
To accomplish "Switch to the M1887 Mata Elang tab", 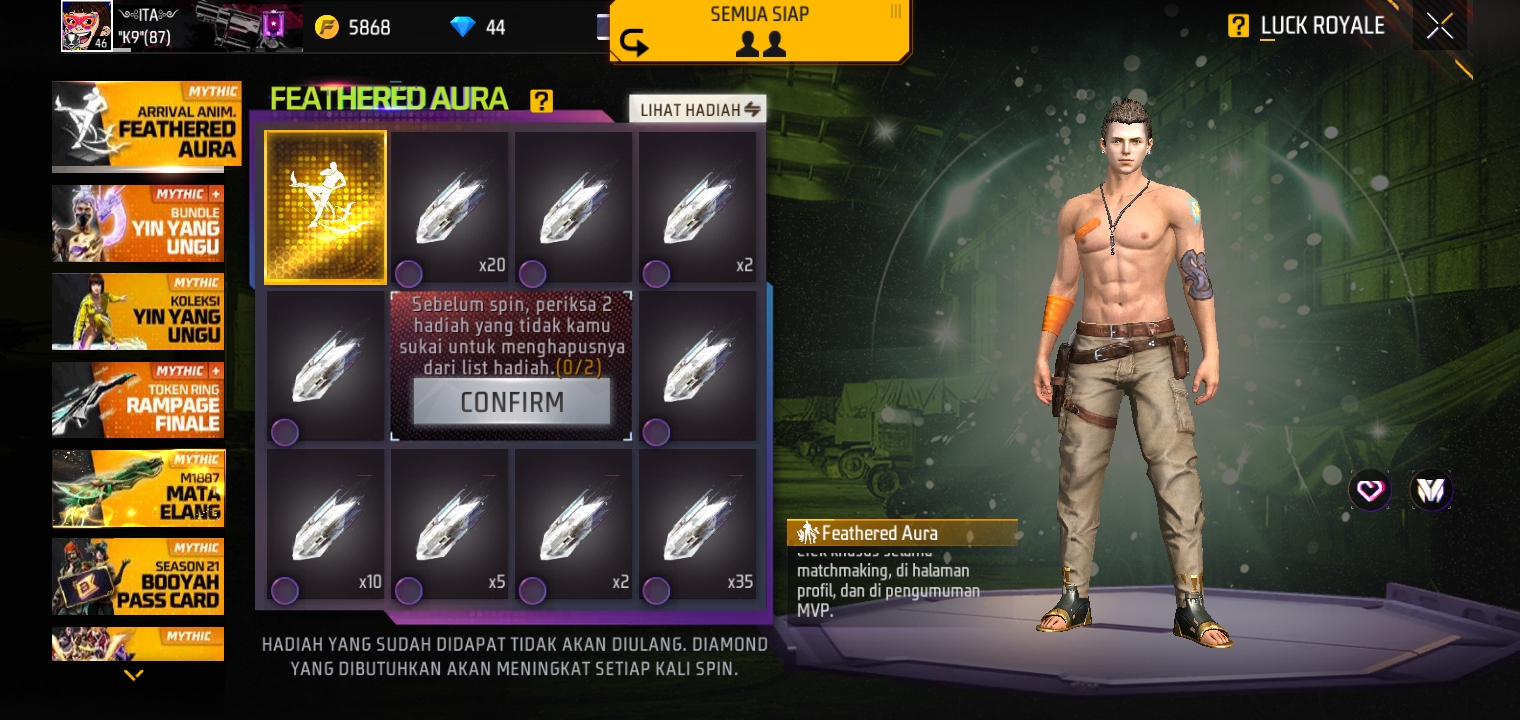I will pos(138,488).
